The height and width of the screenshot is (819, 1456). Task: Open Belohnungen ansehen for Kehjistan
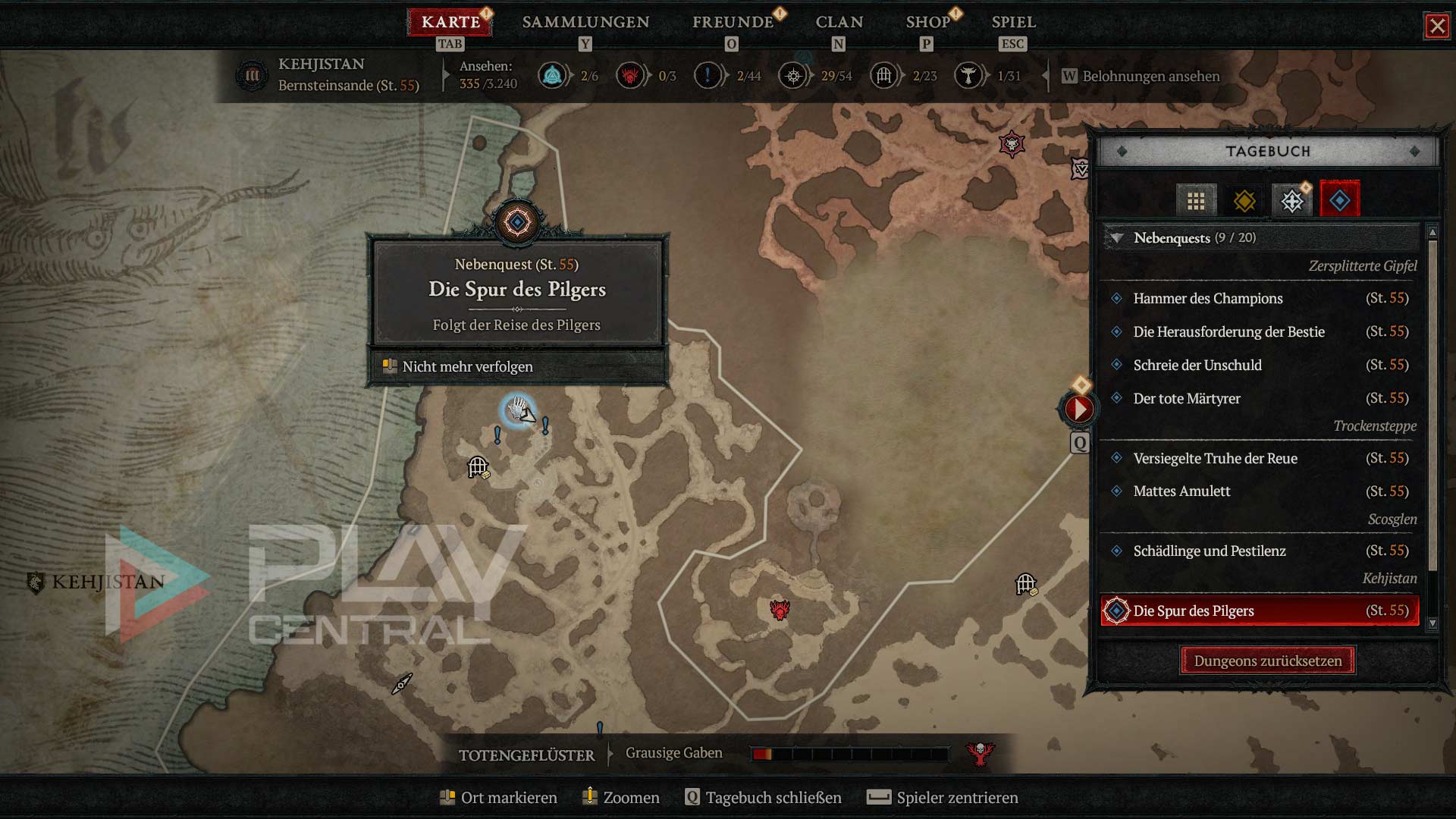[1150, 77]
